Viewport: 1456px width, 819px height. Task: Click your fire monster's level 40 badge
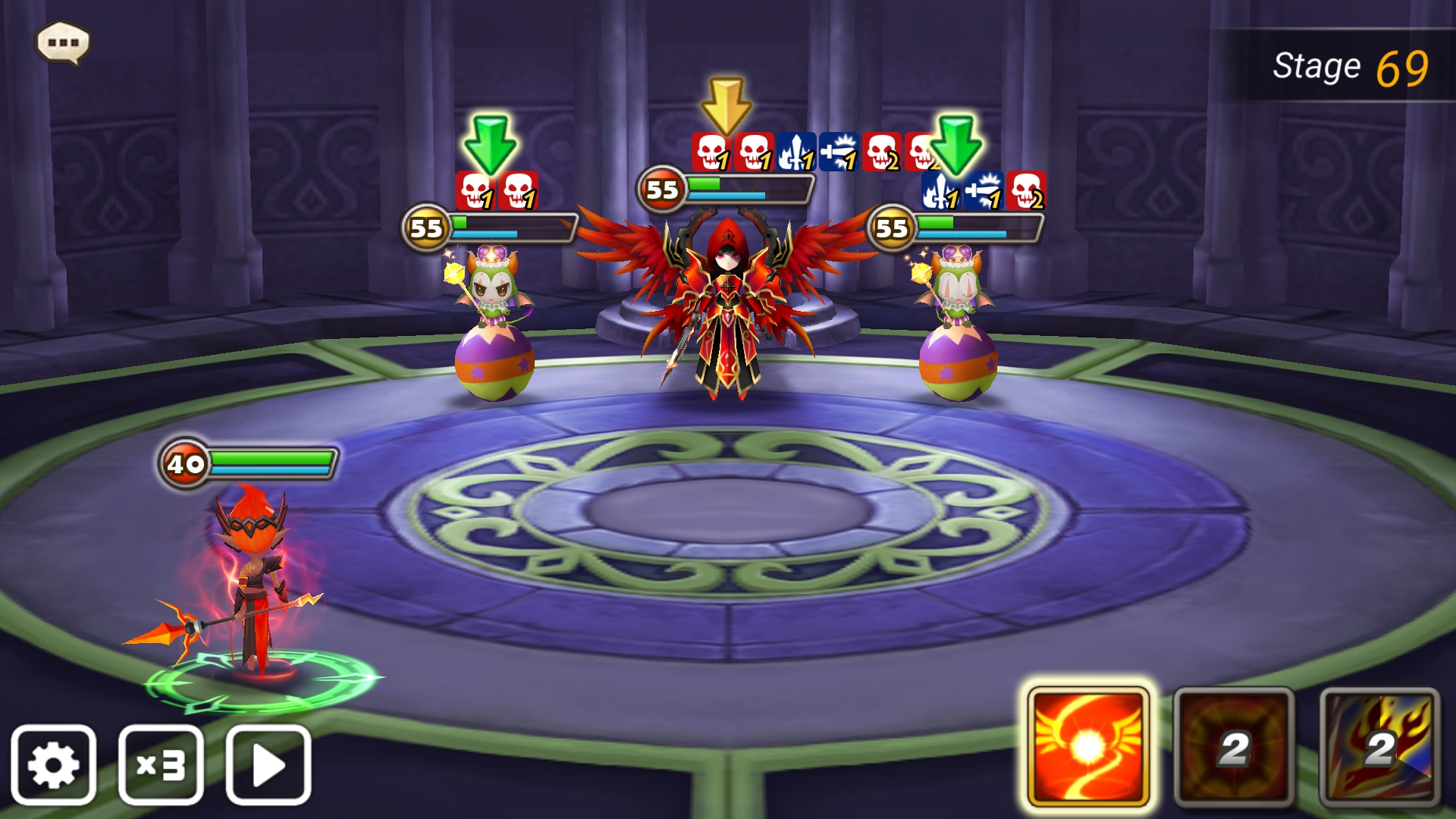click(184, 461)
